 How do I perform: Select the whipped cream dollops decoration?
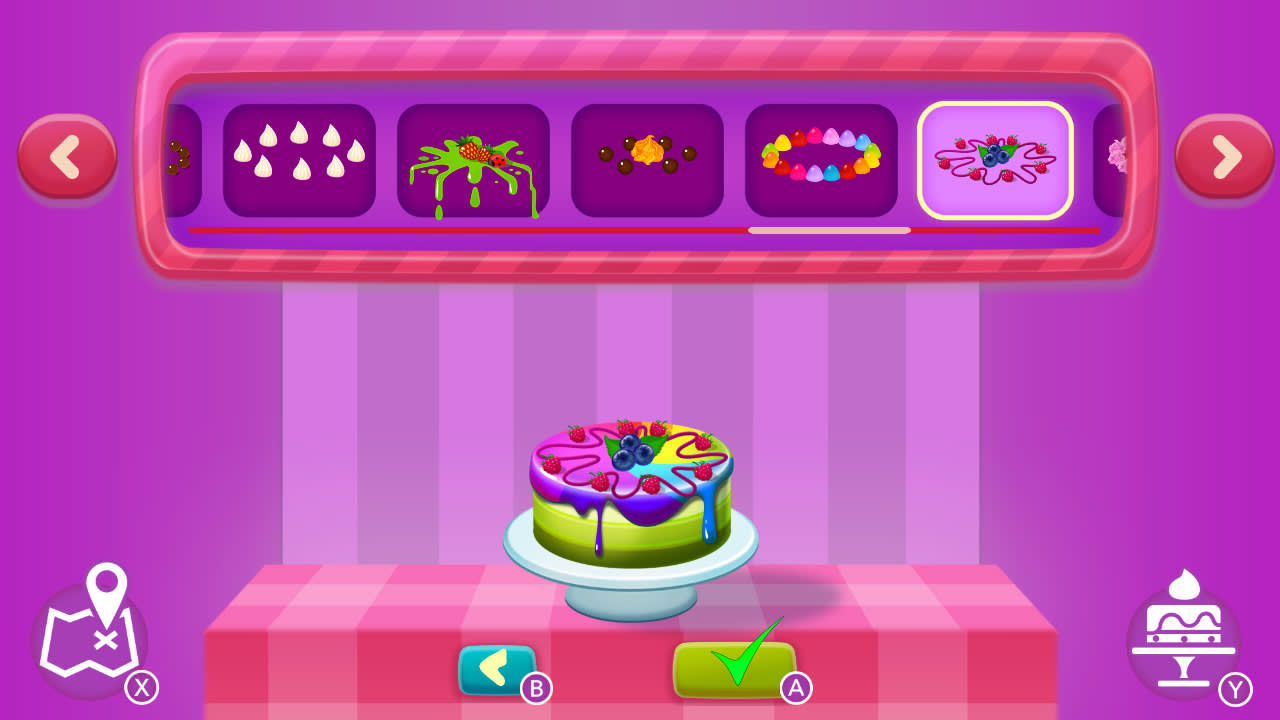tap(299, 158)
